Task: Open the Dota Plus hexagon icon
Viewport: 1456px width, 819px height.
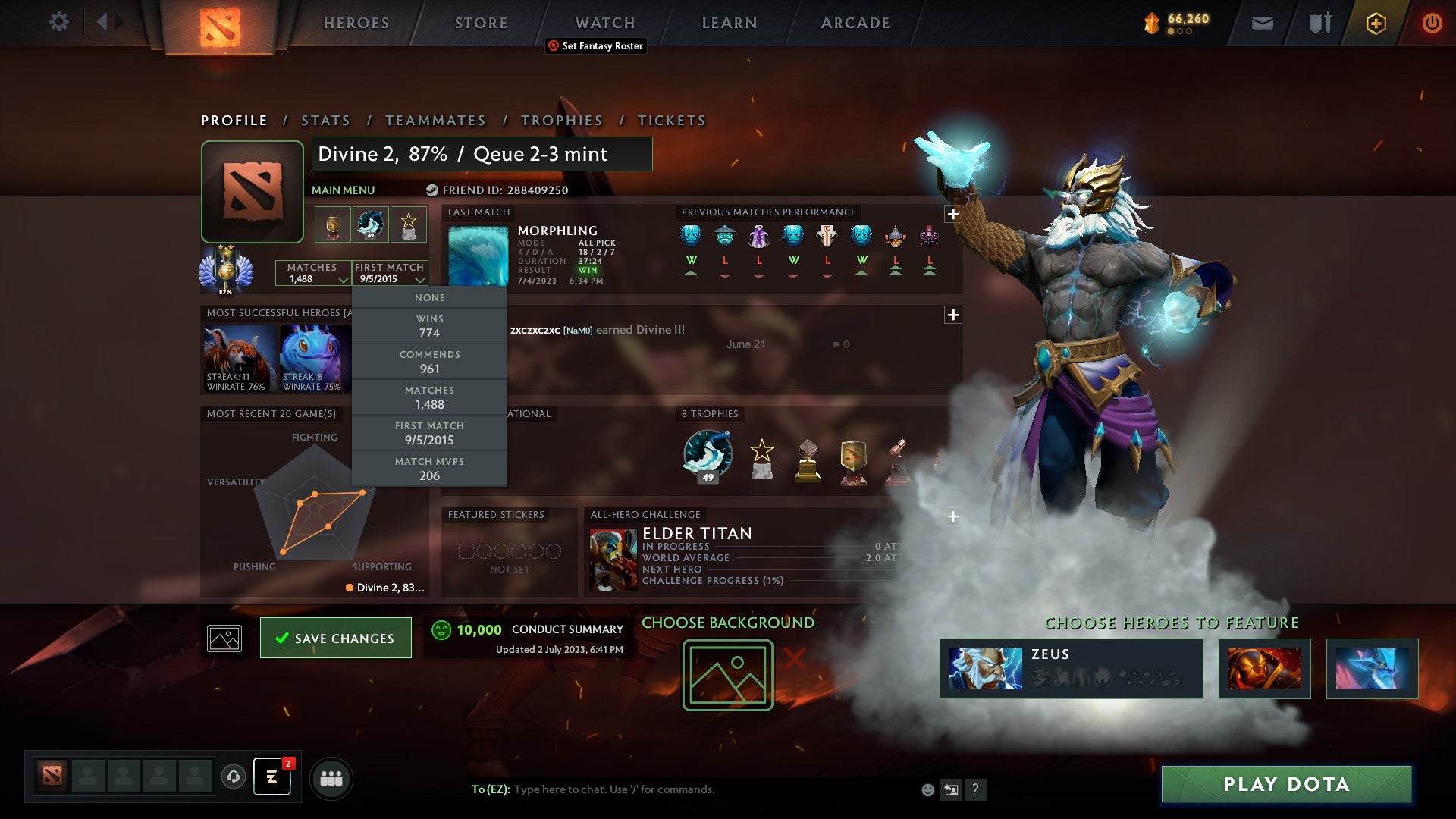Action: [1377, 23]
